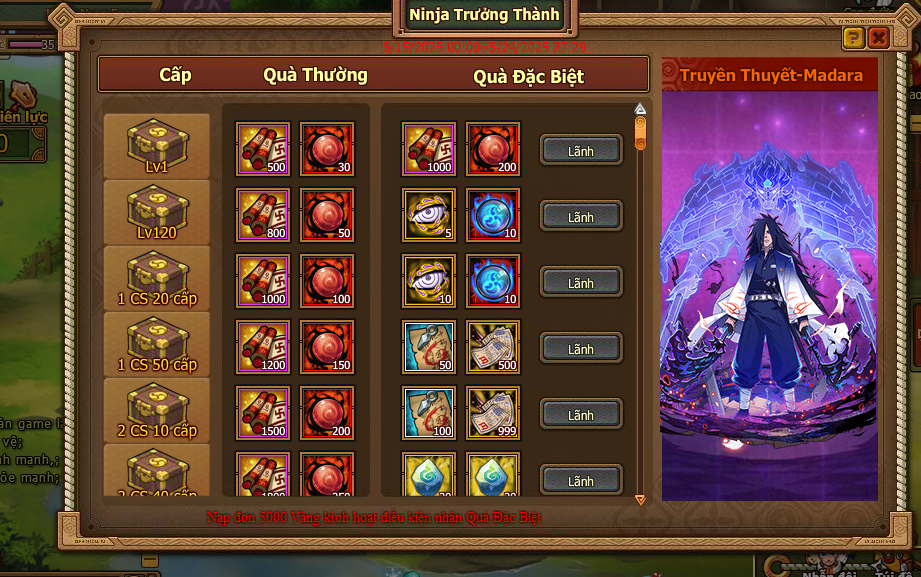Claim the 1 CS 50 cấp special reward
The image size is (921, 577).
581,349
